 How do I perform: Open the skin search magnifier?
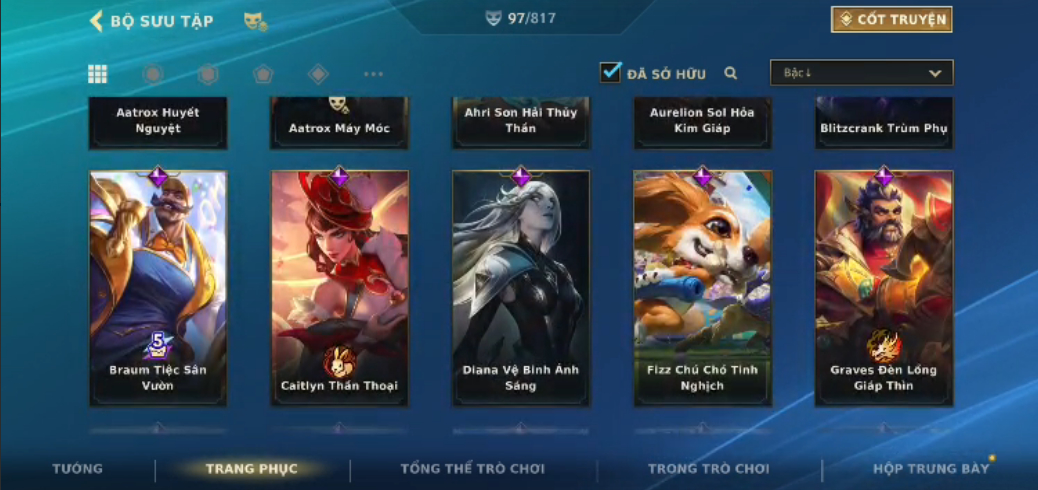coord(731,73)
